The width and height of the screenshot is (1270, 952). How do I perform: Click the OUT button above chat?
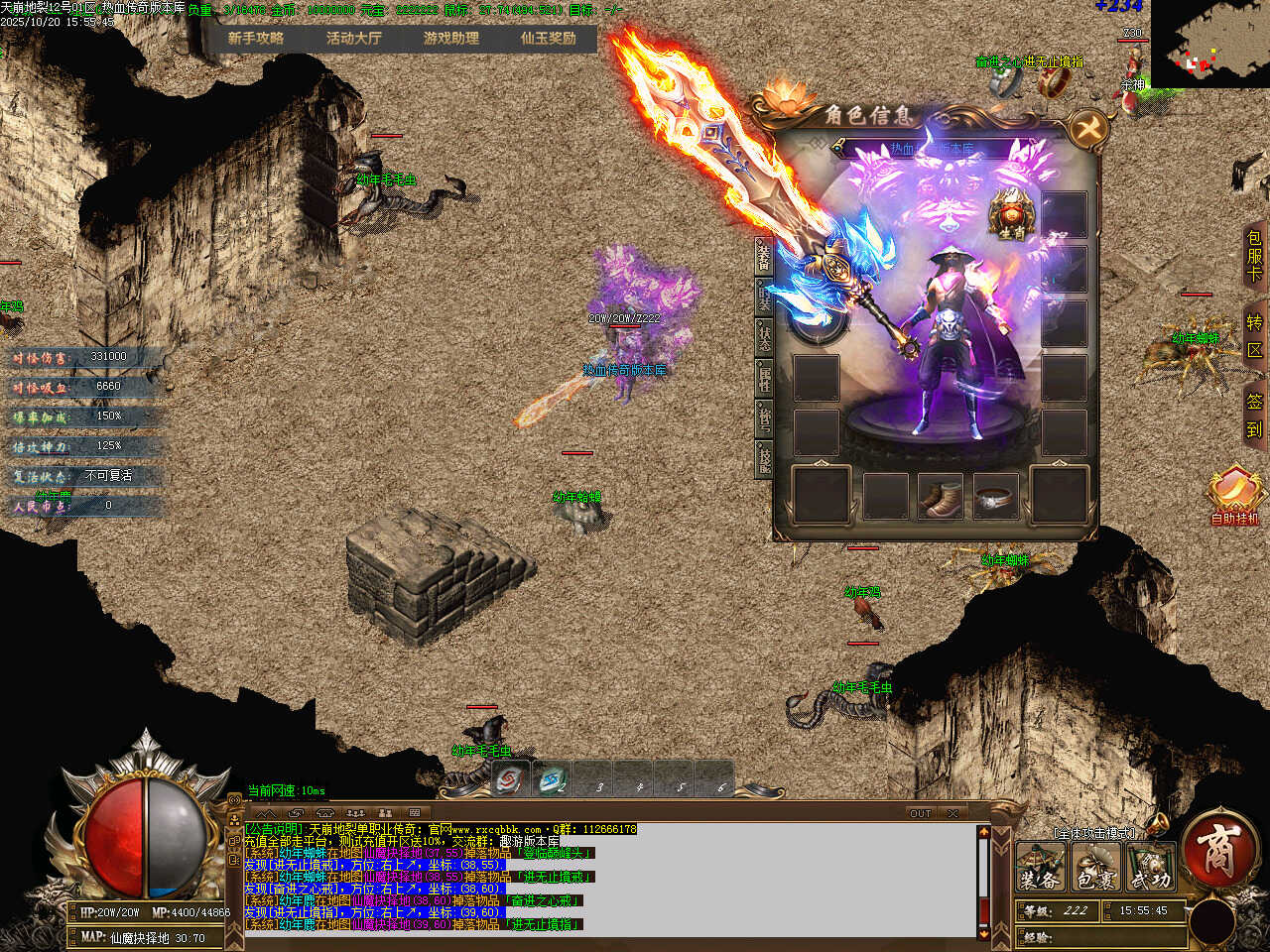point(921,813)
